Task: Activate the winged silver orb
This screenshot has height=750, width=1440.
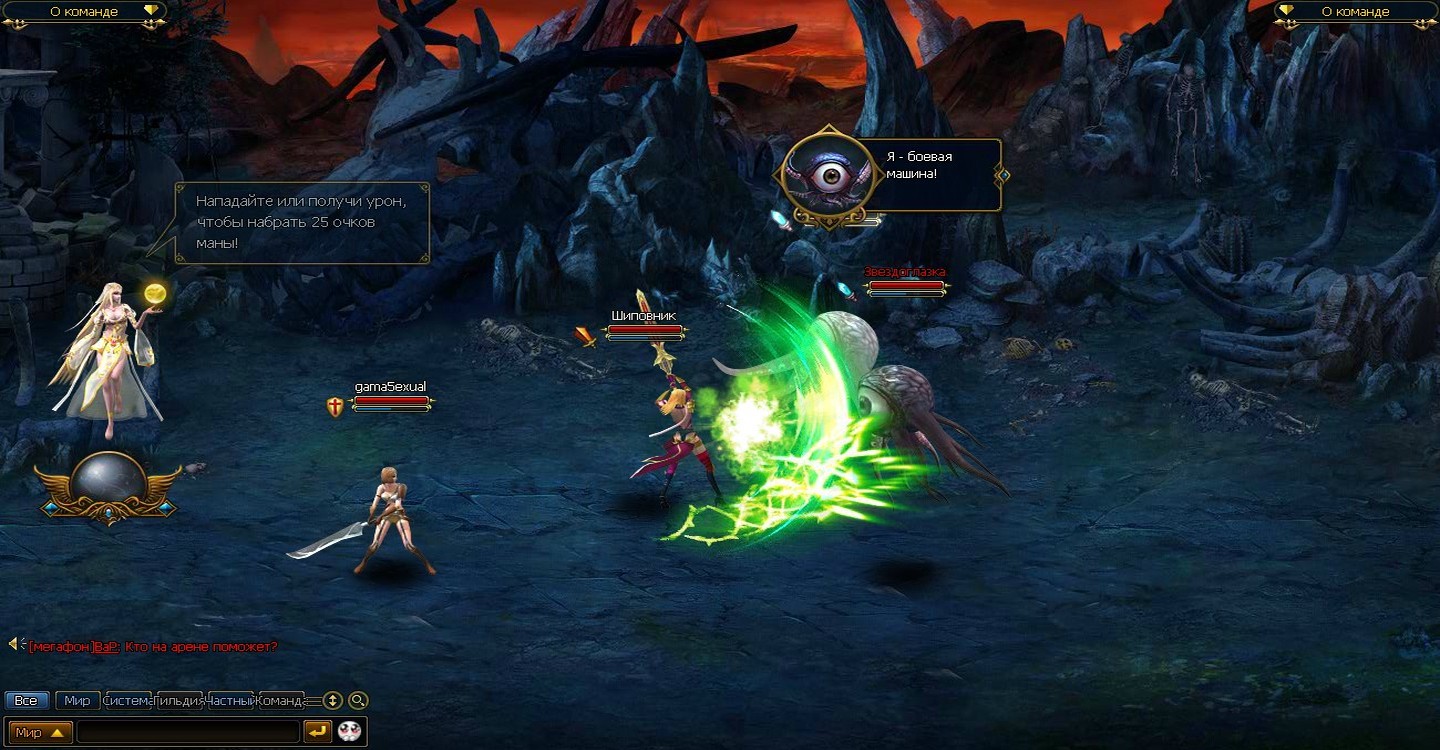Action: [x=108, y=484]
